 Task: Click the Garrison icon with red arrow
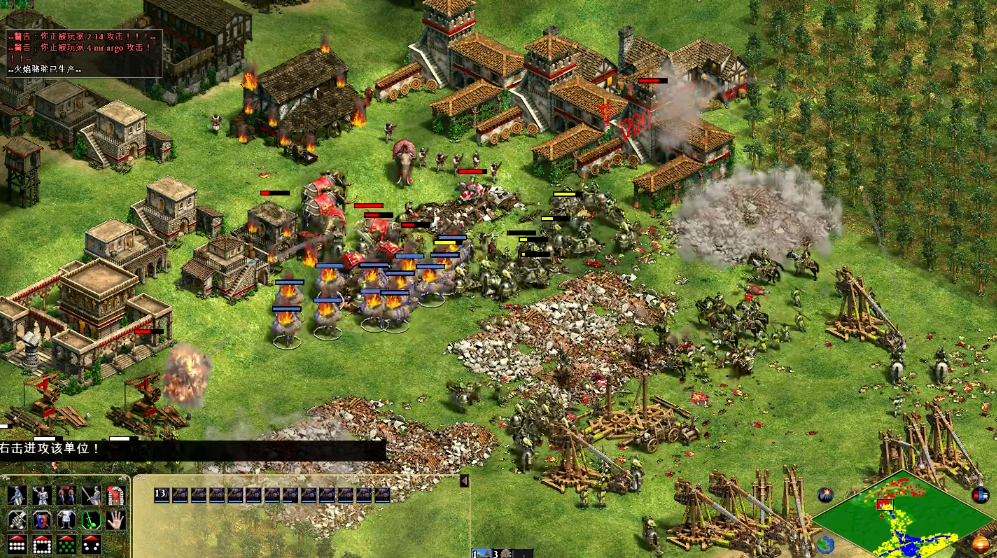(x=116, y=495)
